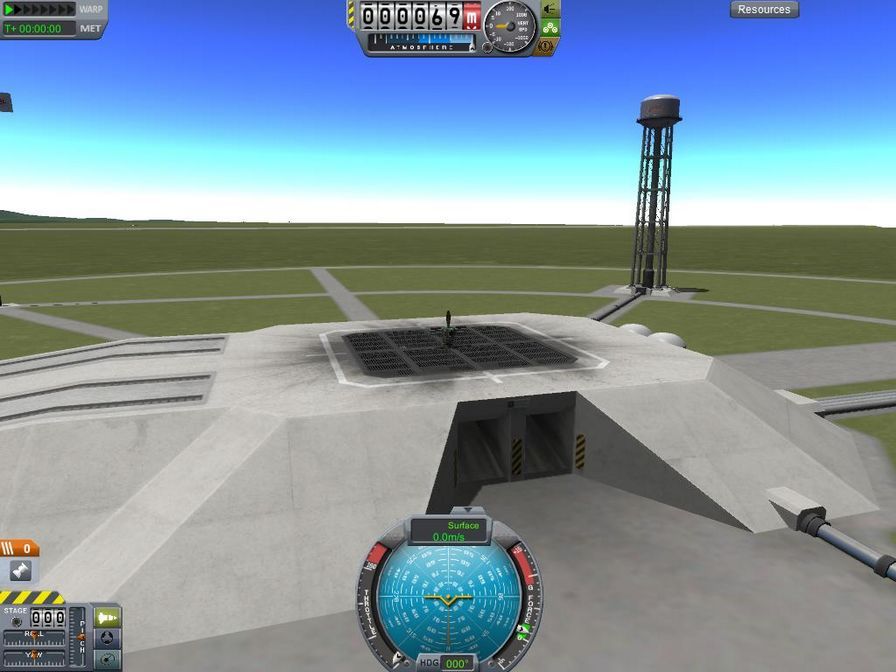896x672 pixels.
Task: Toggle the green landing gear button
Action: point(550,27)
